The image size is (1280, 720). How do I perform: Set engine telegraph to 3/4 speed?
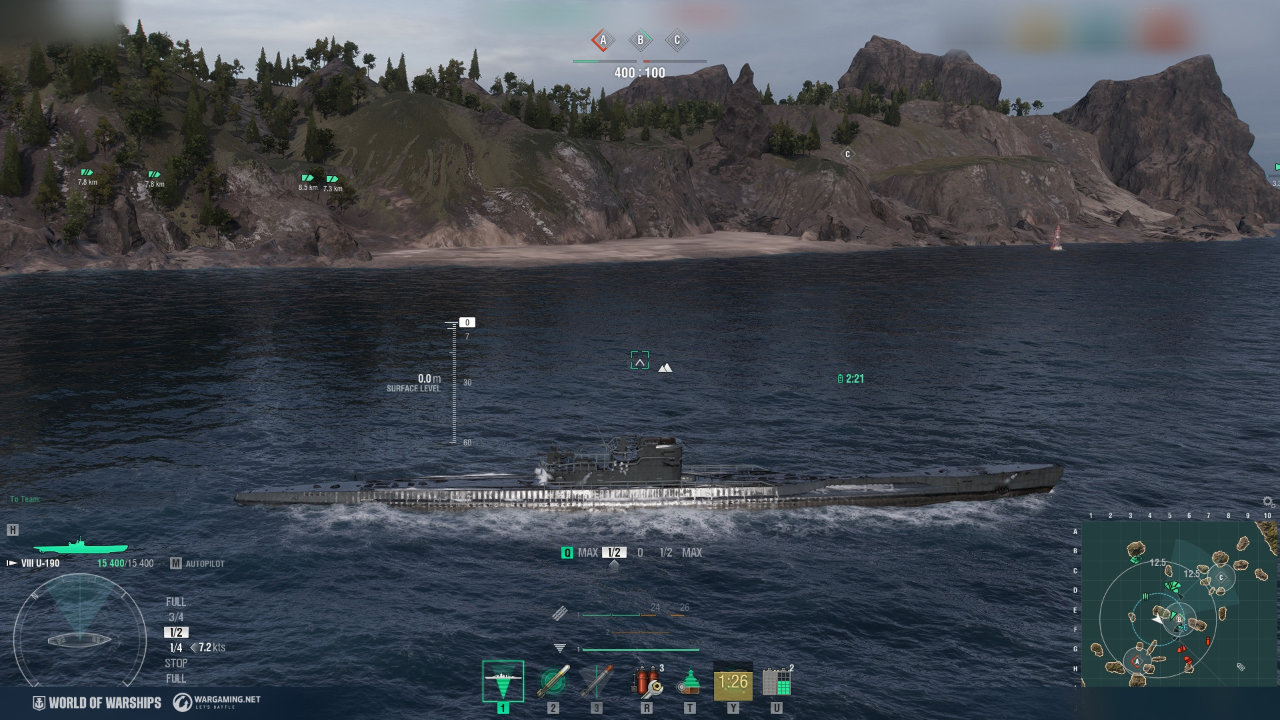pos(176,617)
